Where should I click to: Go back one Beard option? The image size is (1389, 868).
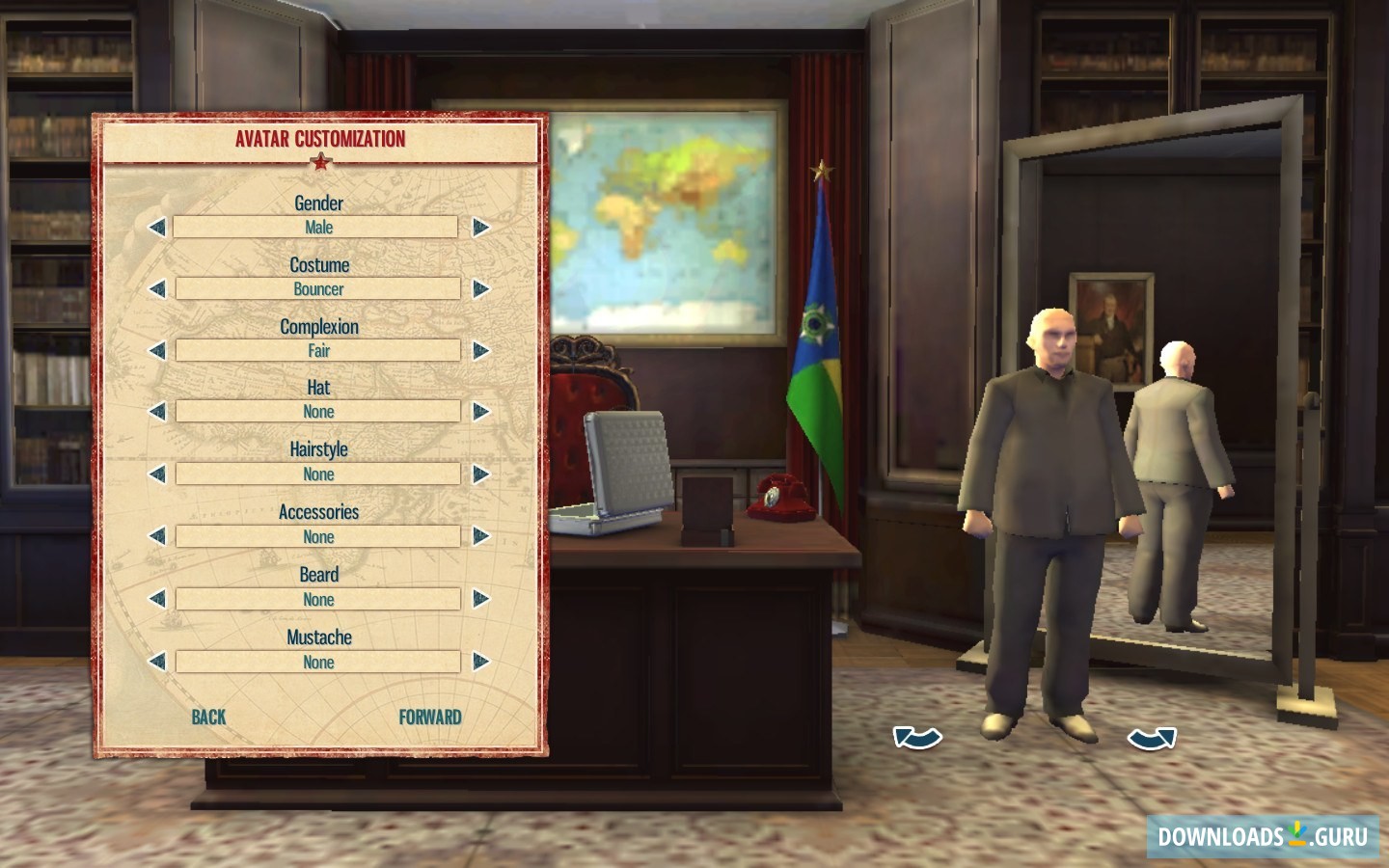pos(157,599)
